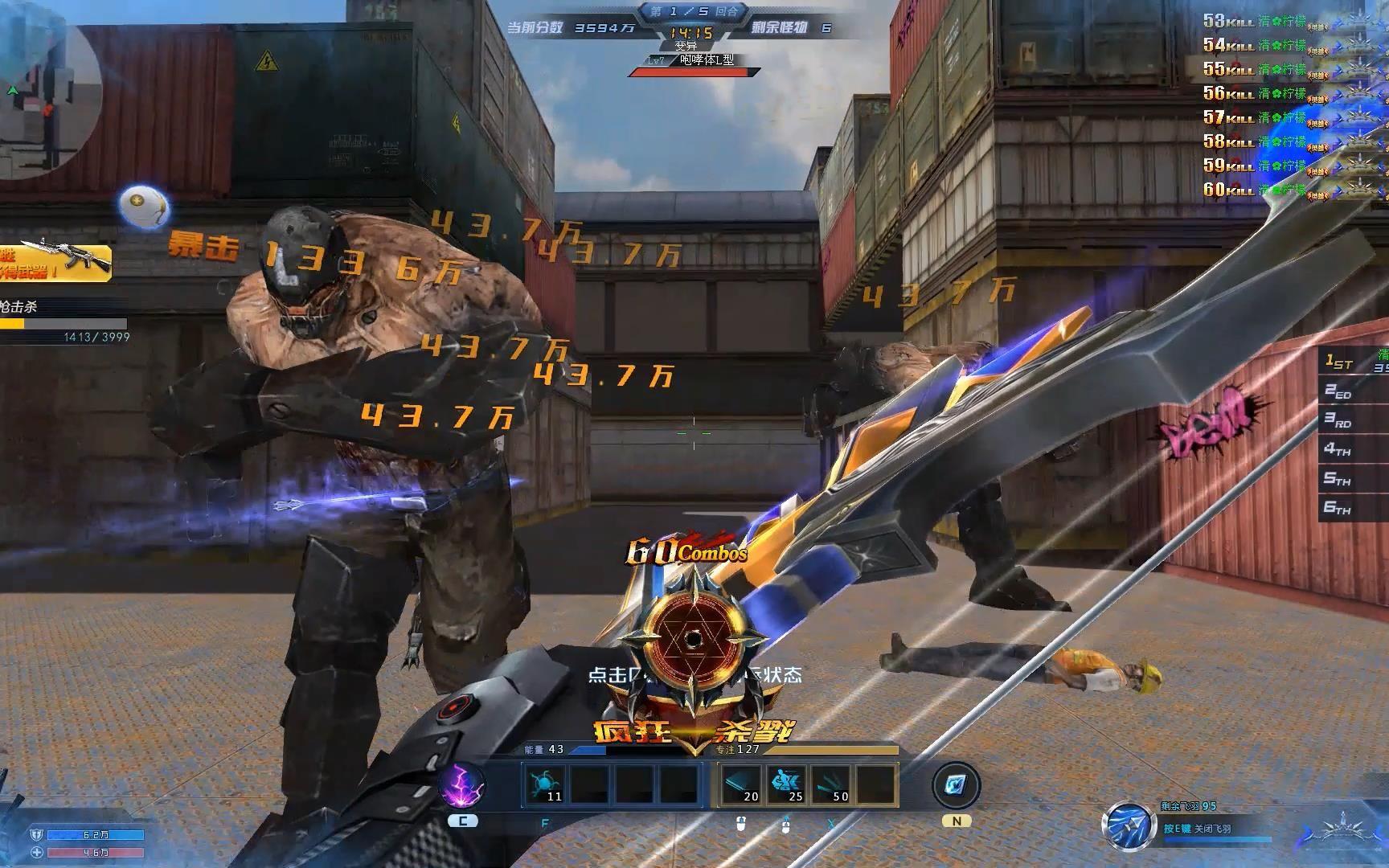Screen dimensions: 1389x868
Task: Activate the purple lightning skill icon
Action: pyautogui.click(x=462, y=784)
